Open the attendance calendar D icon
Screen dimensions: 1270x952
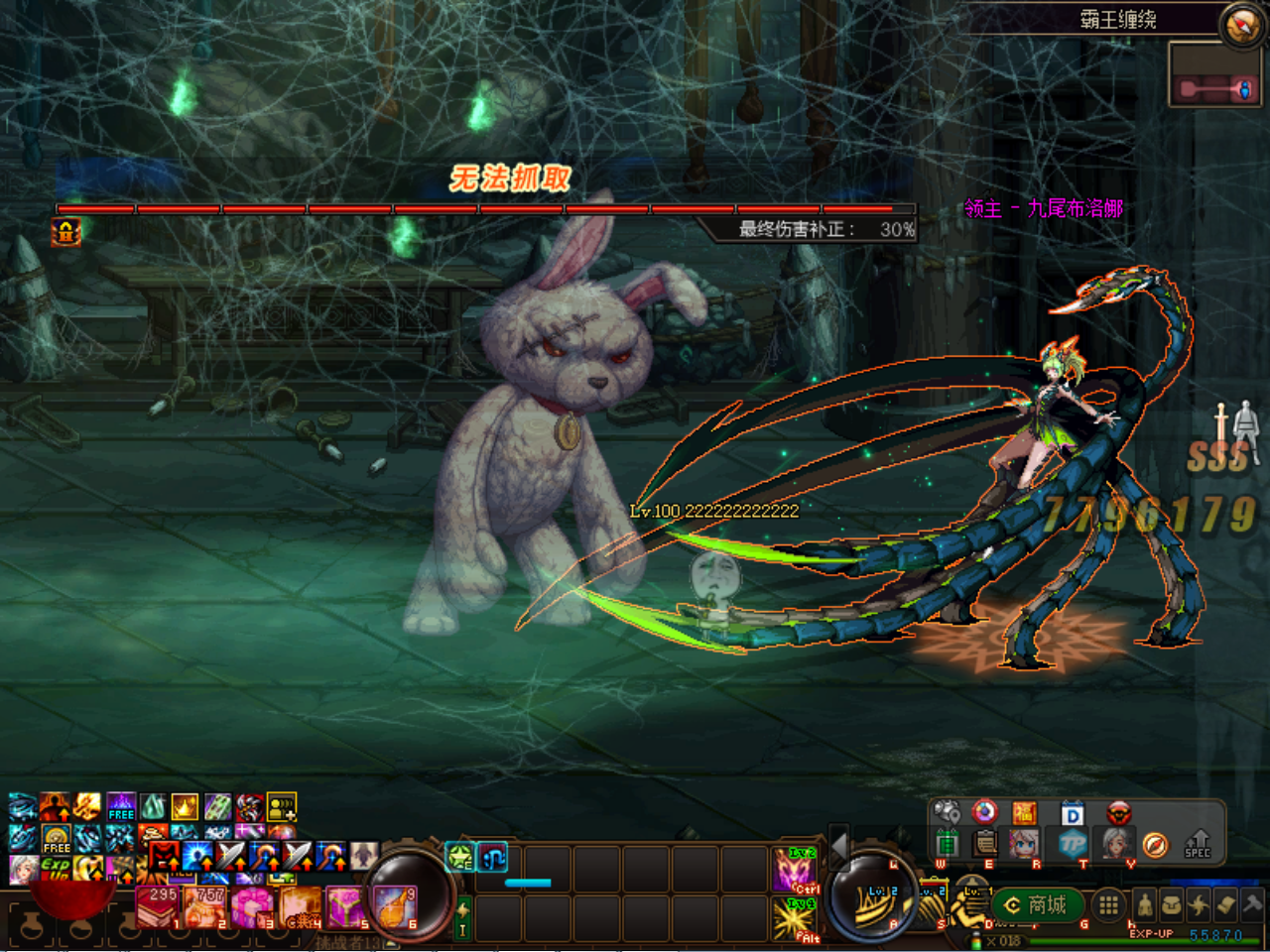[x=1072, y=811]
